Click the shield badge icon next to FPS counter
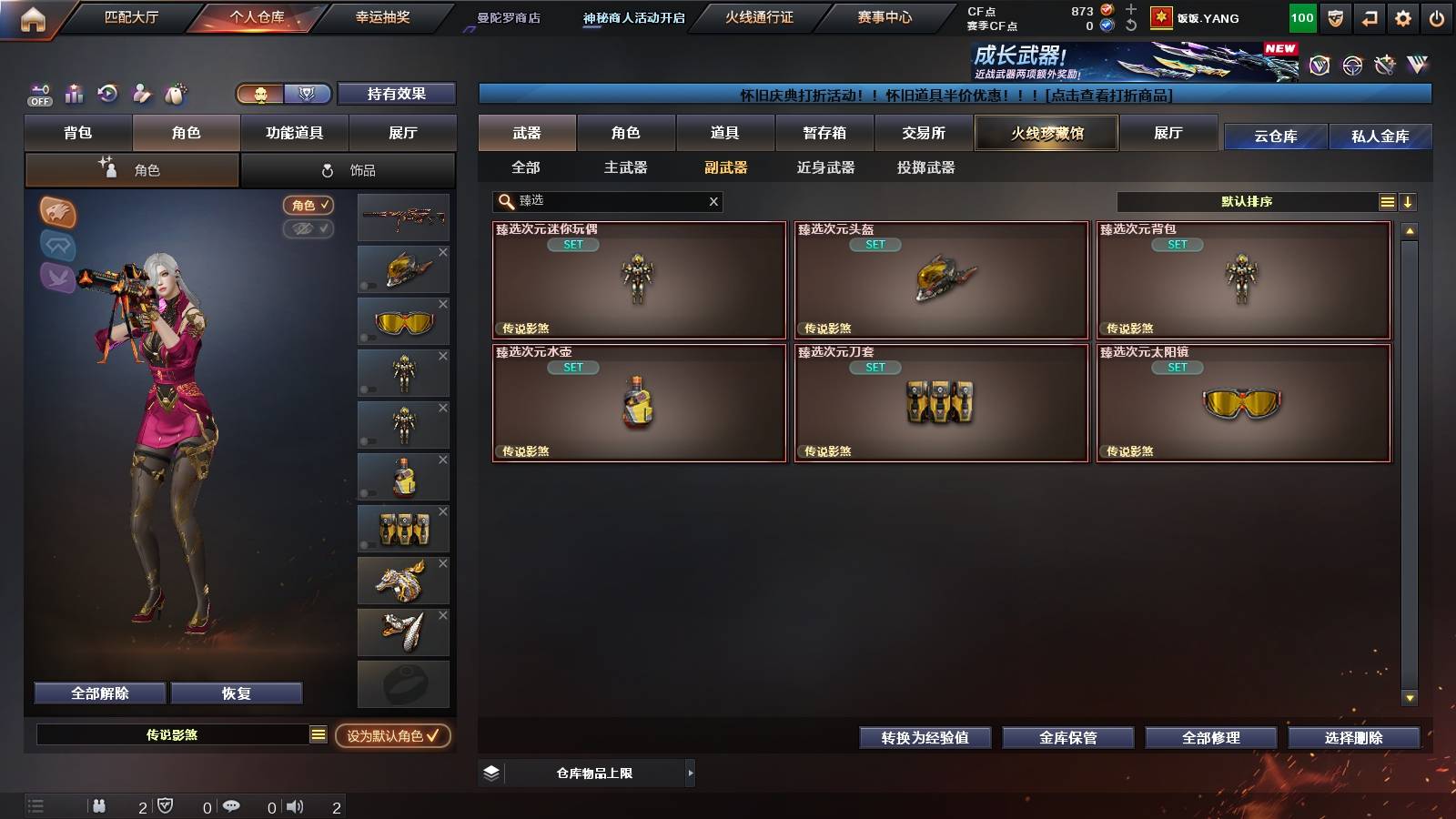 (x=1335, y=17)
